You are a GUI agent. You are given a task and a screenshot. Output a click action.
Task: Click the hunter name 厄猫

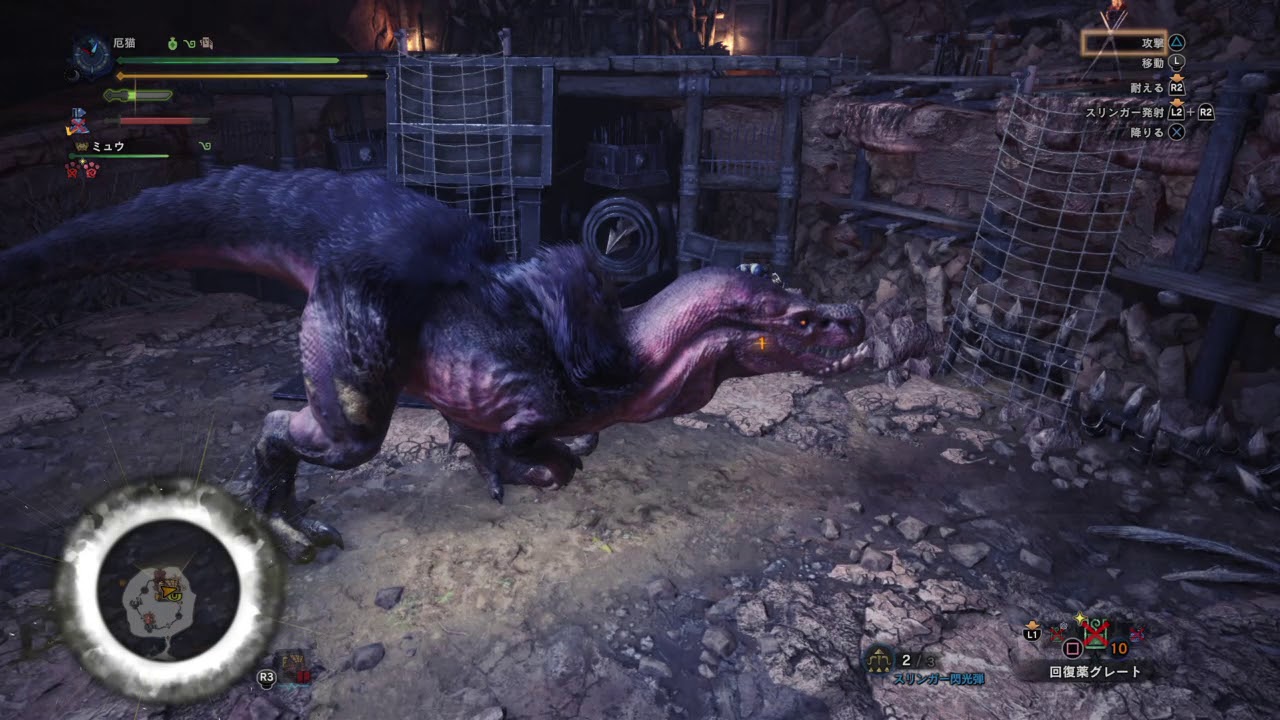coord(126,44)
